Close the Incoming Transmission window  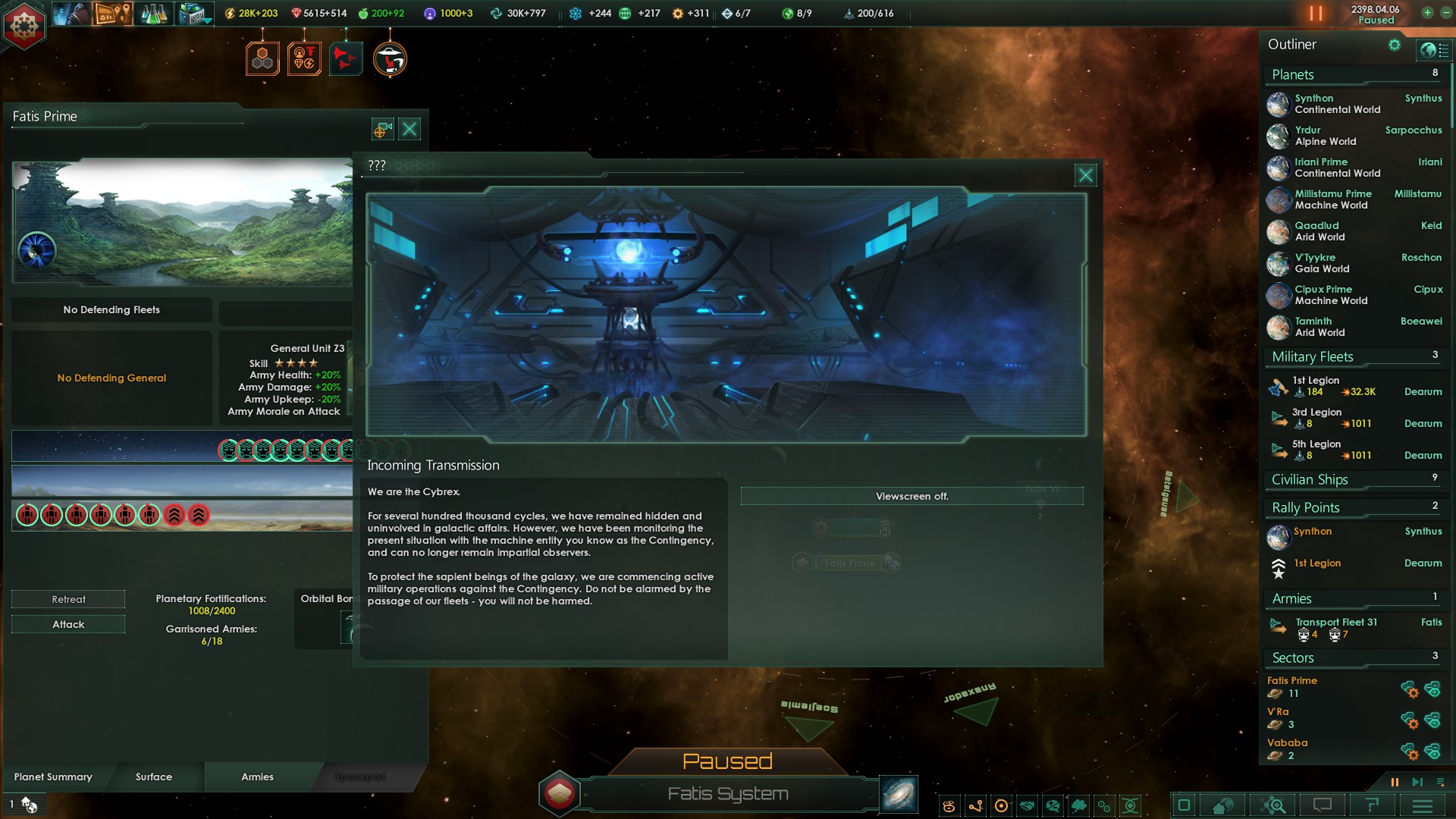coord(1085,175)
